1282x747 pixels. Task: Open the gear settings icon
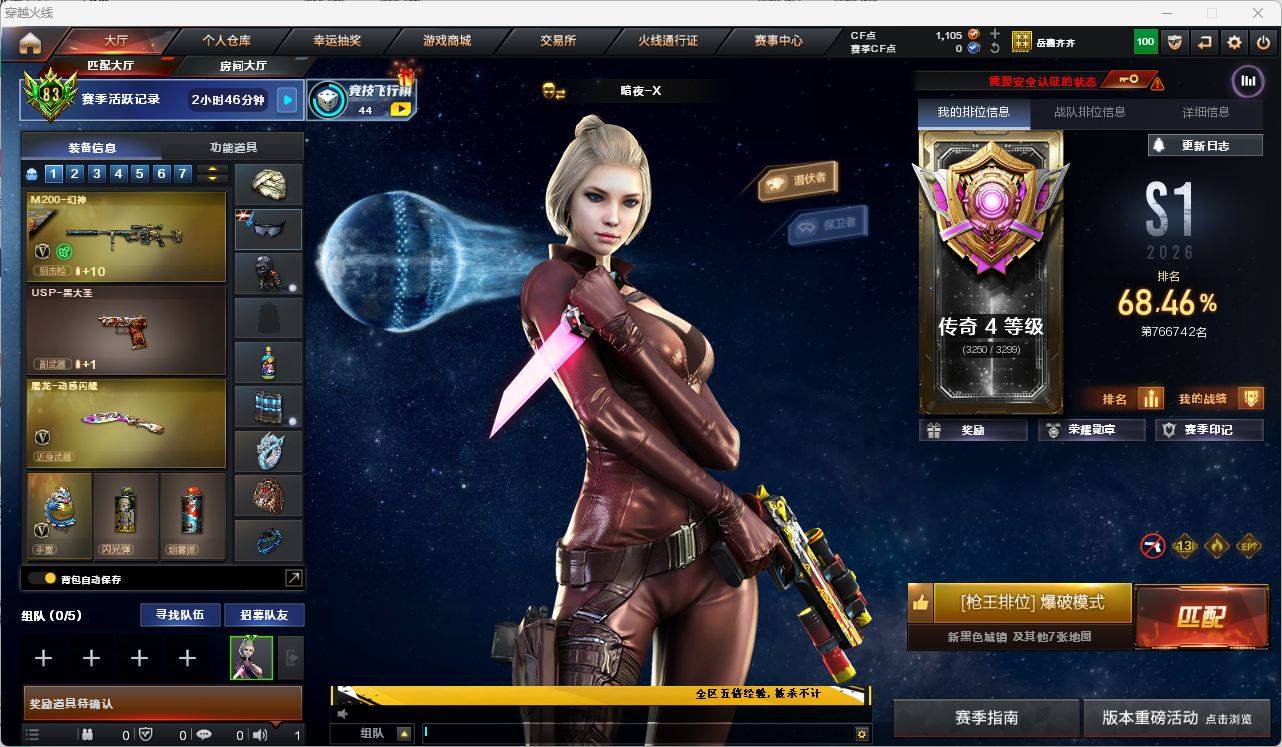click(x=1234, y=42)
